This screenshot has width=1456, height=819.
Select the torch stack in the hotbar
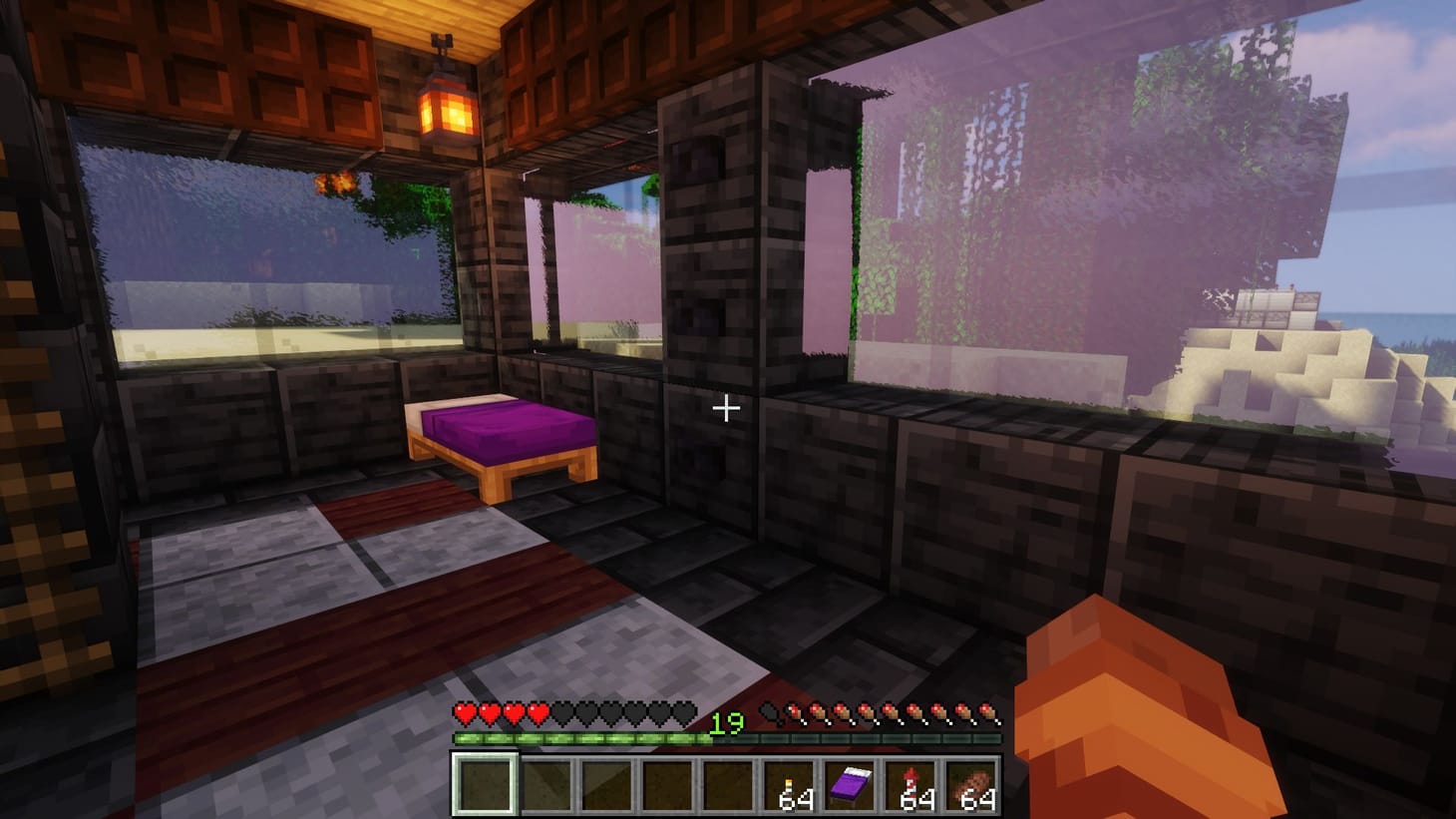point(787,786)
